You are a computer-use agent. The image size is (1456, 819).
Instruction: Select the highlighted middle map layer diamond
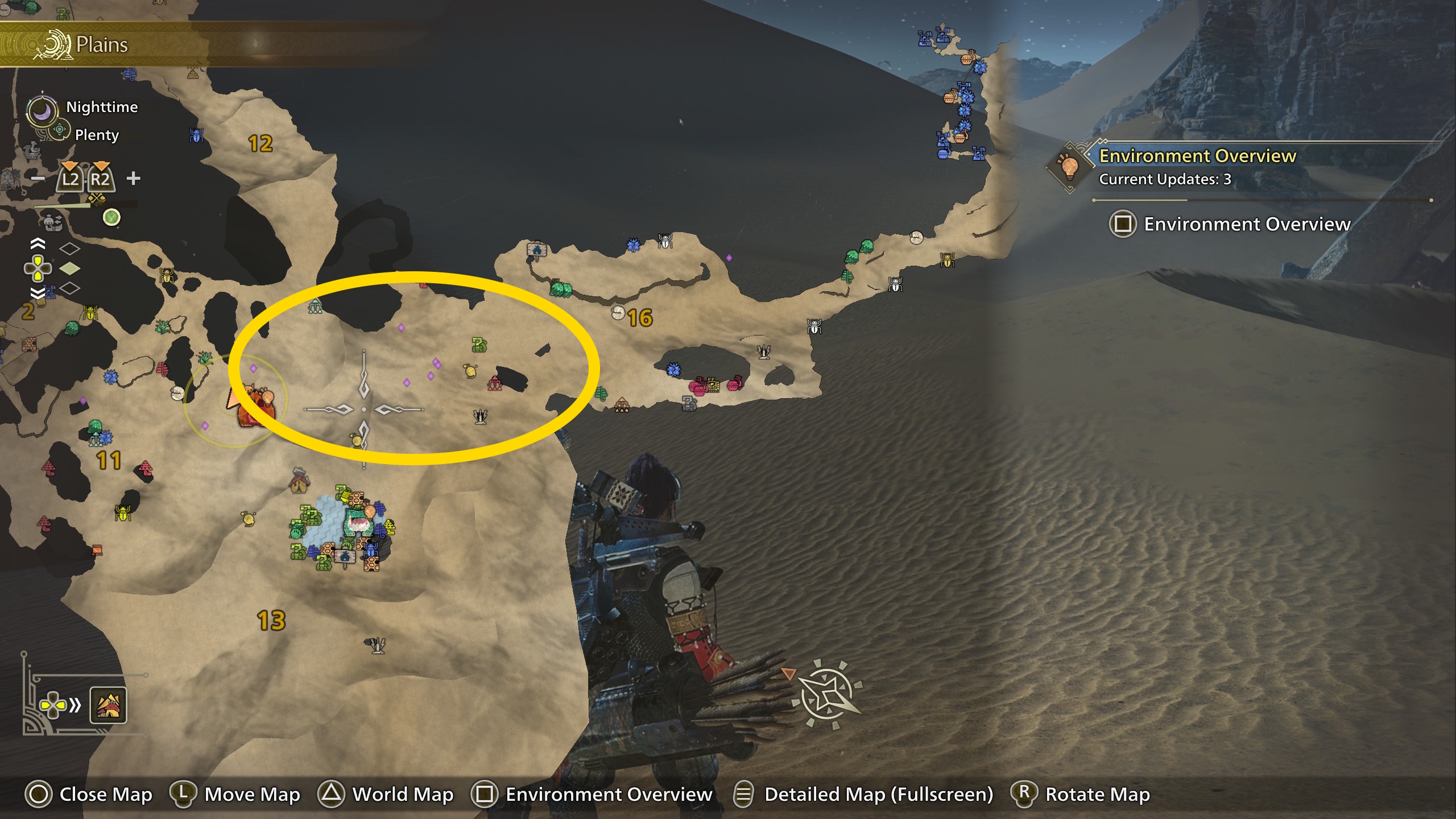pyautogui.click(x=69, y=268)
